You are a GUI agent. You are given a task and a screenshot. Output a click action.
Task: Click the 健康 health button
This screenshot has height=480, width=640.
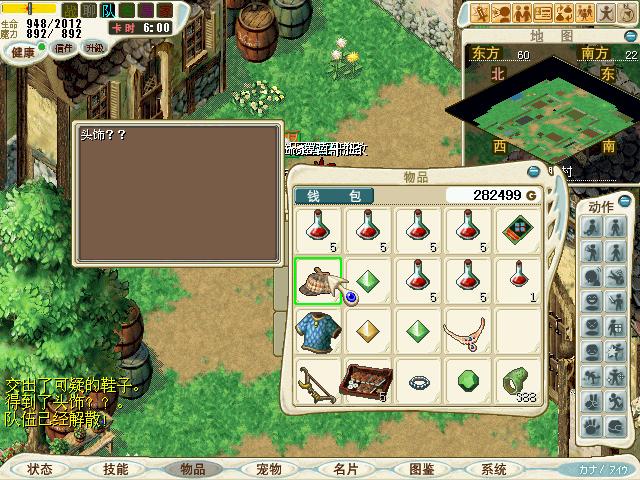click(23, 50)
